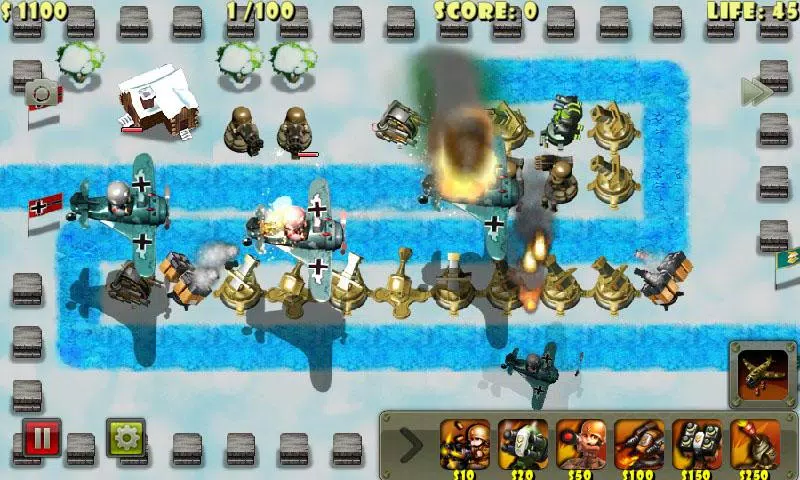Speed up with the fast-forward arrows
Image resolution: width=800 pixels, height=480 pixels.
[756, 91]
